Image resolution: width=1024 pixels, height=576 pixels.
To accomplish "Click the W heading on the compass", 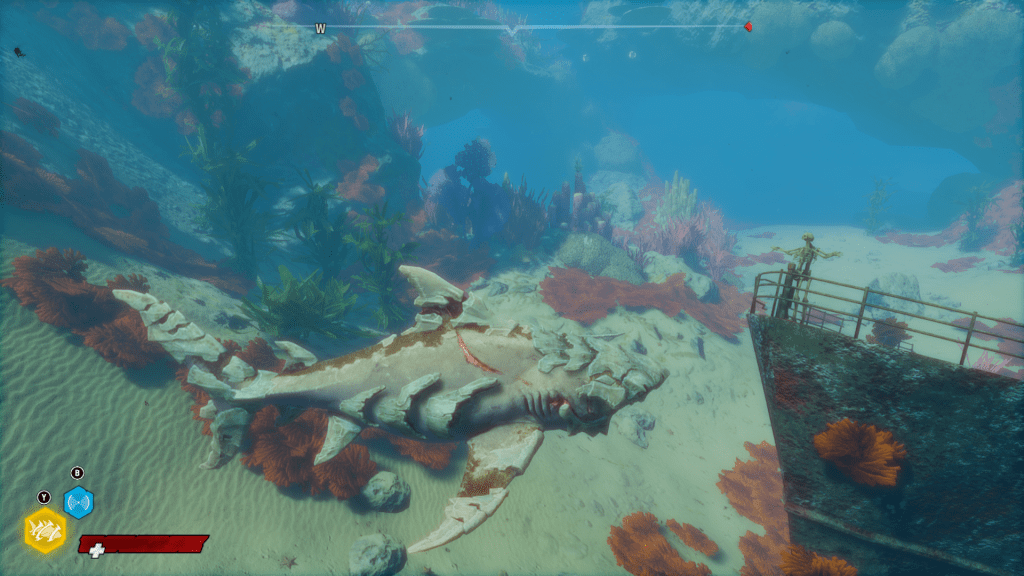I will pyautogui.click(x=320, y=29).
